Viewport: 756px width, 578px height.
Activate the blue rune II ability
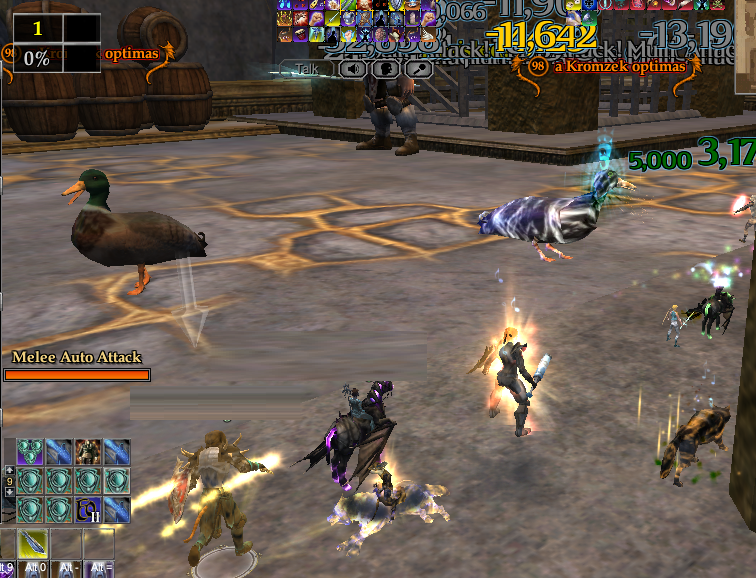[89, 511]
